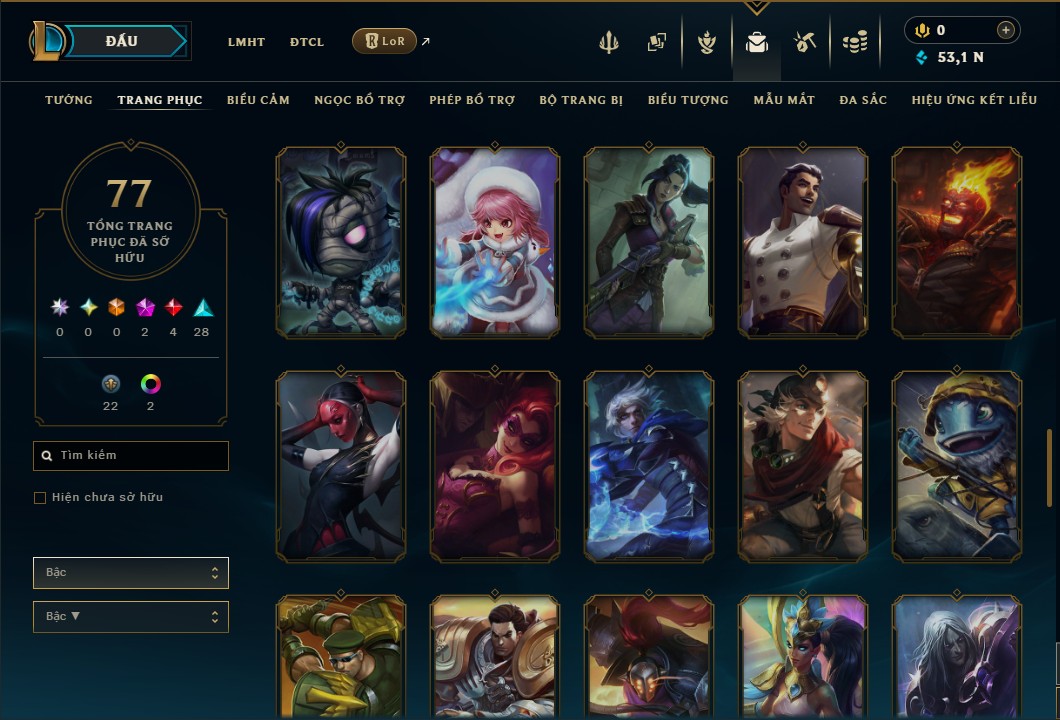This screenshot has width=1060, height=720.
Task: Open the LoR external link
Action: (x=385, y=41)
